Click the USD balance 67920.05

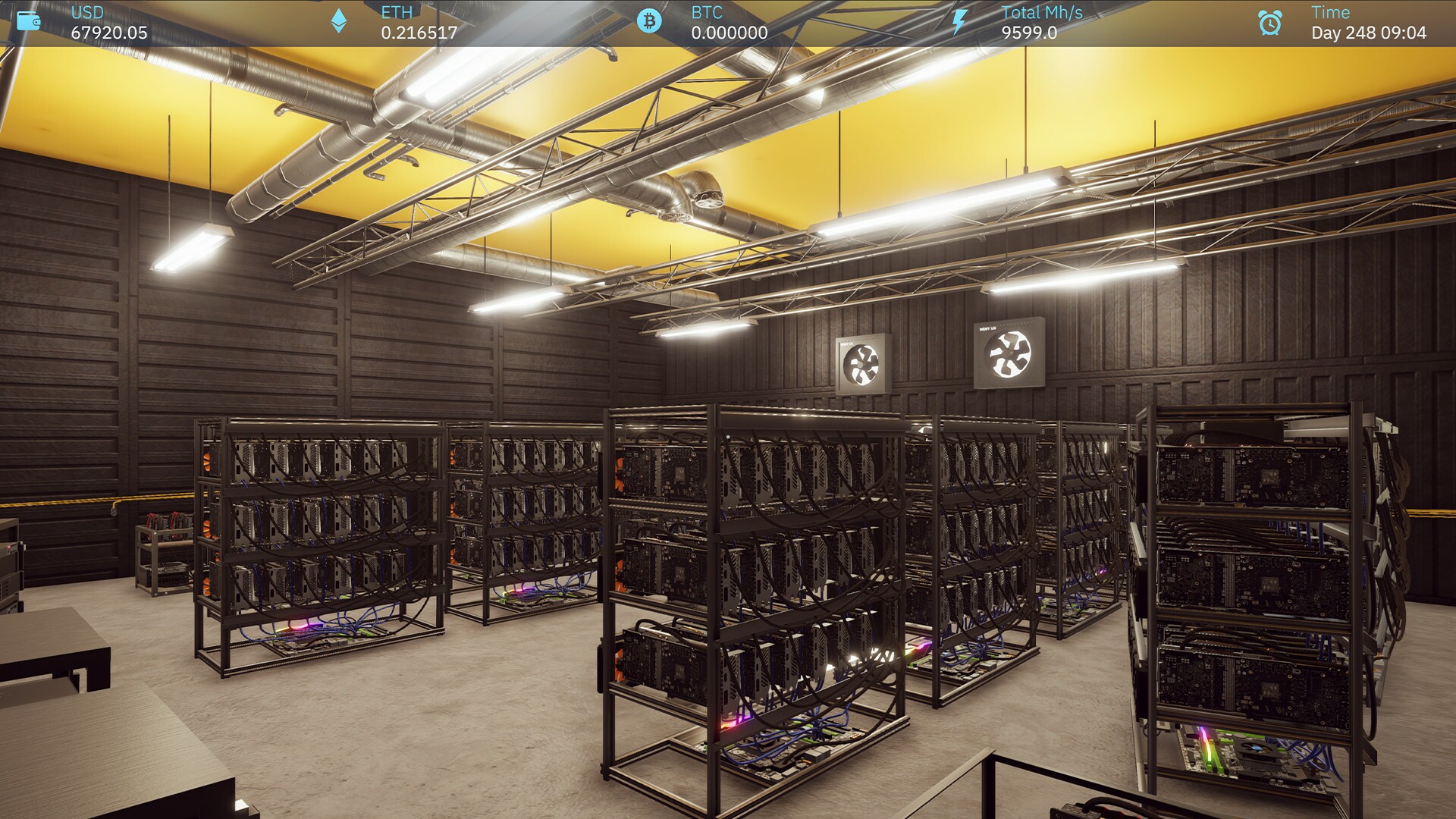[108, 33]
